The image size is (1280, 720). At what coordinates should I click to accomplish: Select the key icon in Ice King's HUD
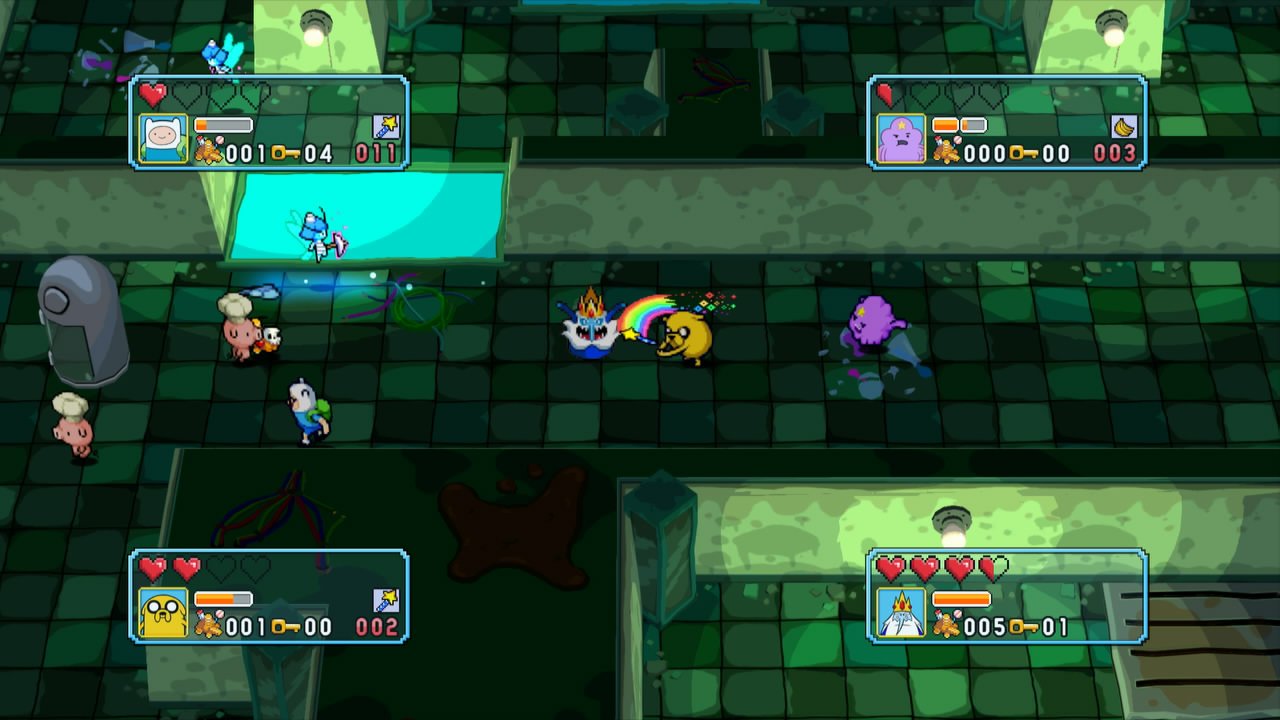click(x=1025, y=626)
